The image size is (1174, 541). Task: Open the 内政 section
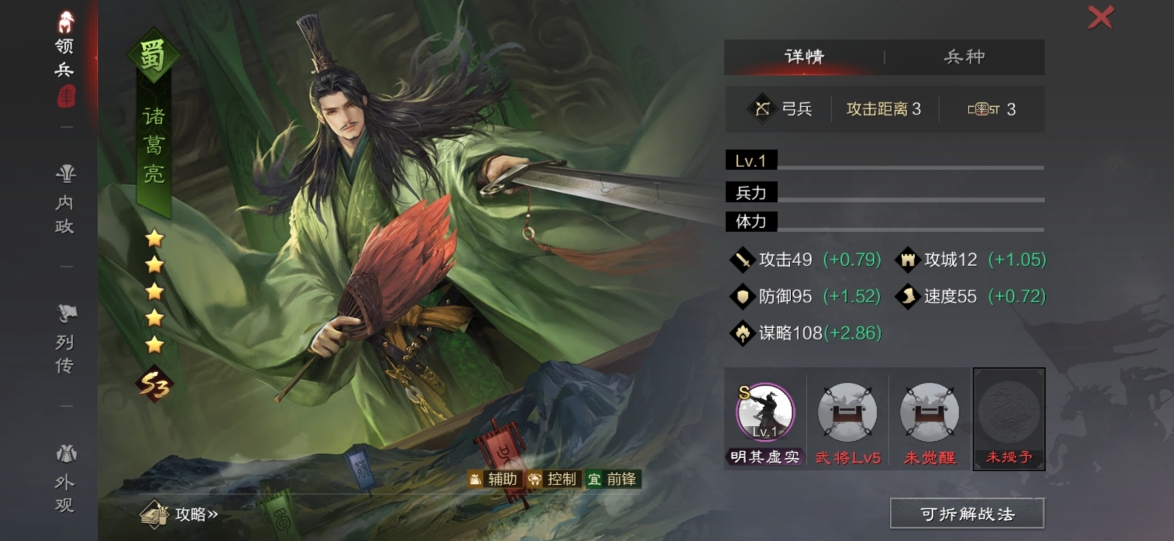65,200
